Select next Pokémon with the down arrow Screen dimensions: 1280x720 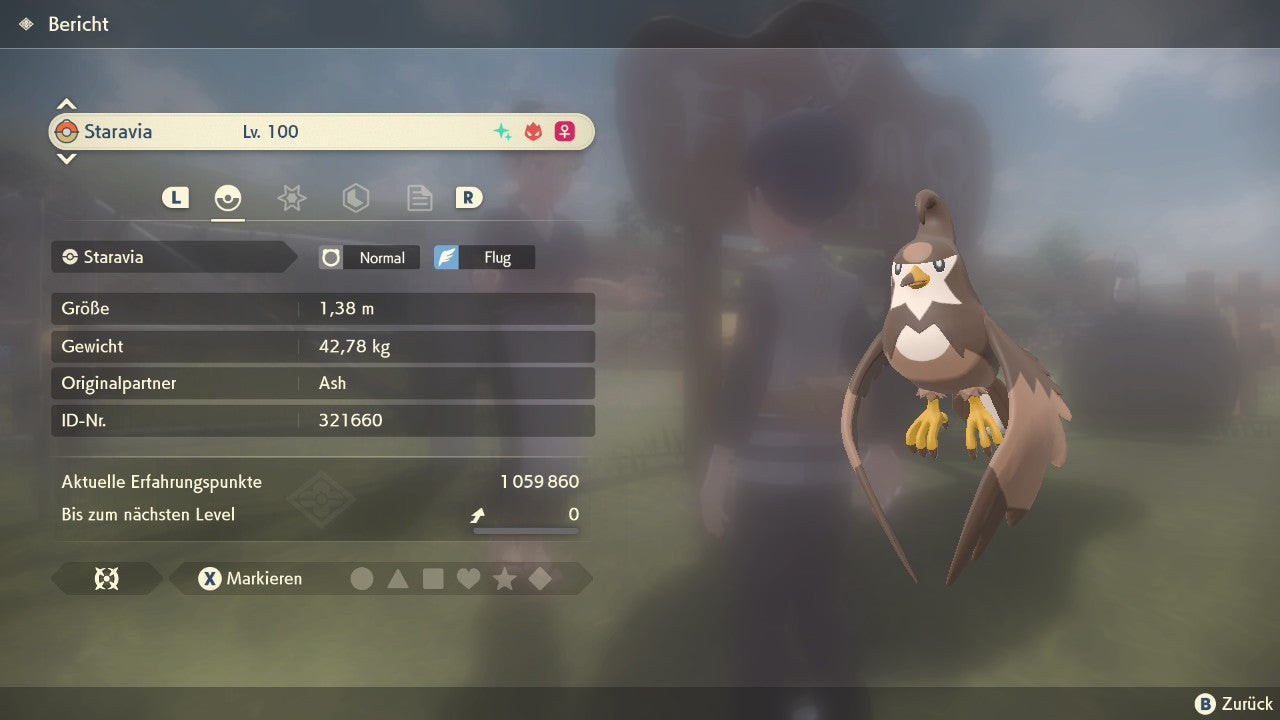pos(66,159)
